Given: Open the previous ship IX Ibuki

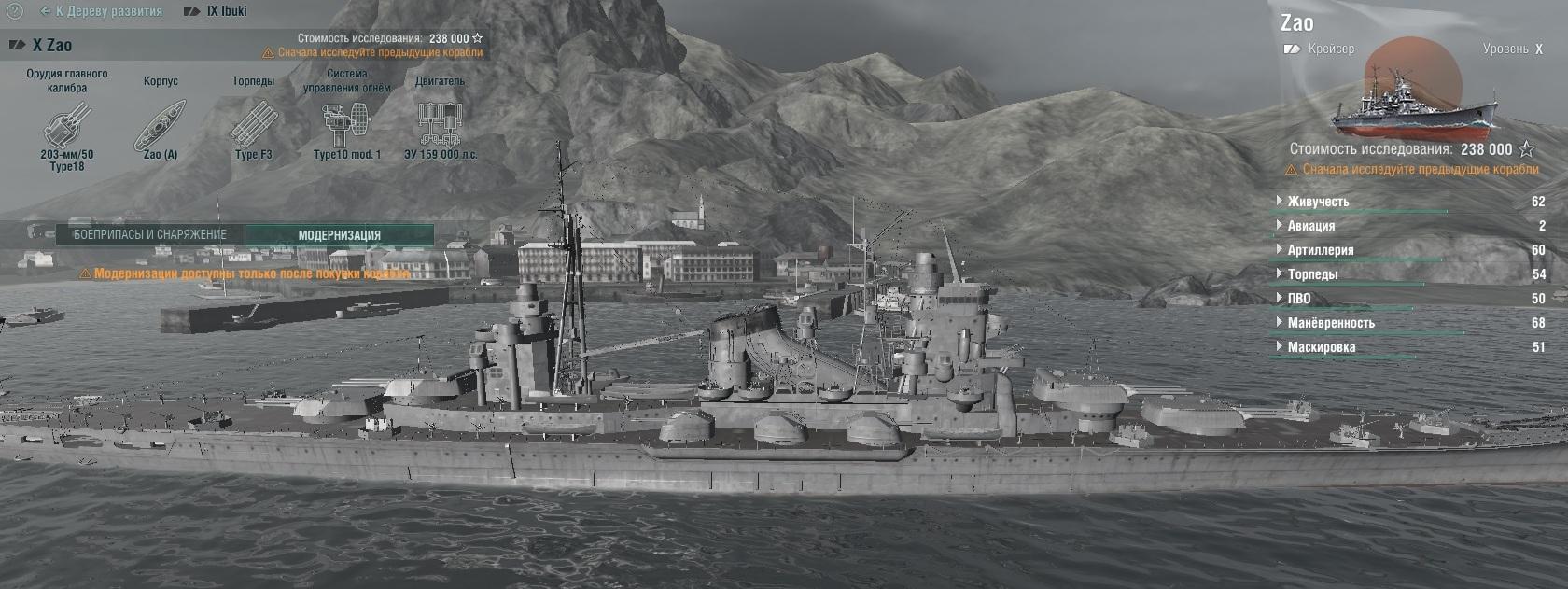Looking at the screenshot, I should pos(217,12).
